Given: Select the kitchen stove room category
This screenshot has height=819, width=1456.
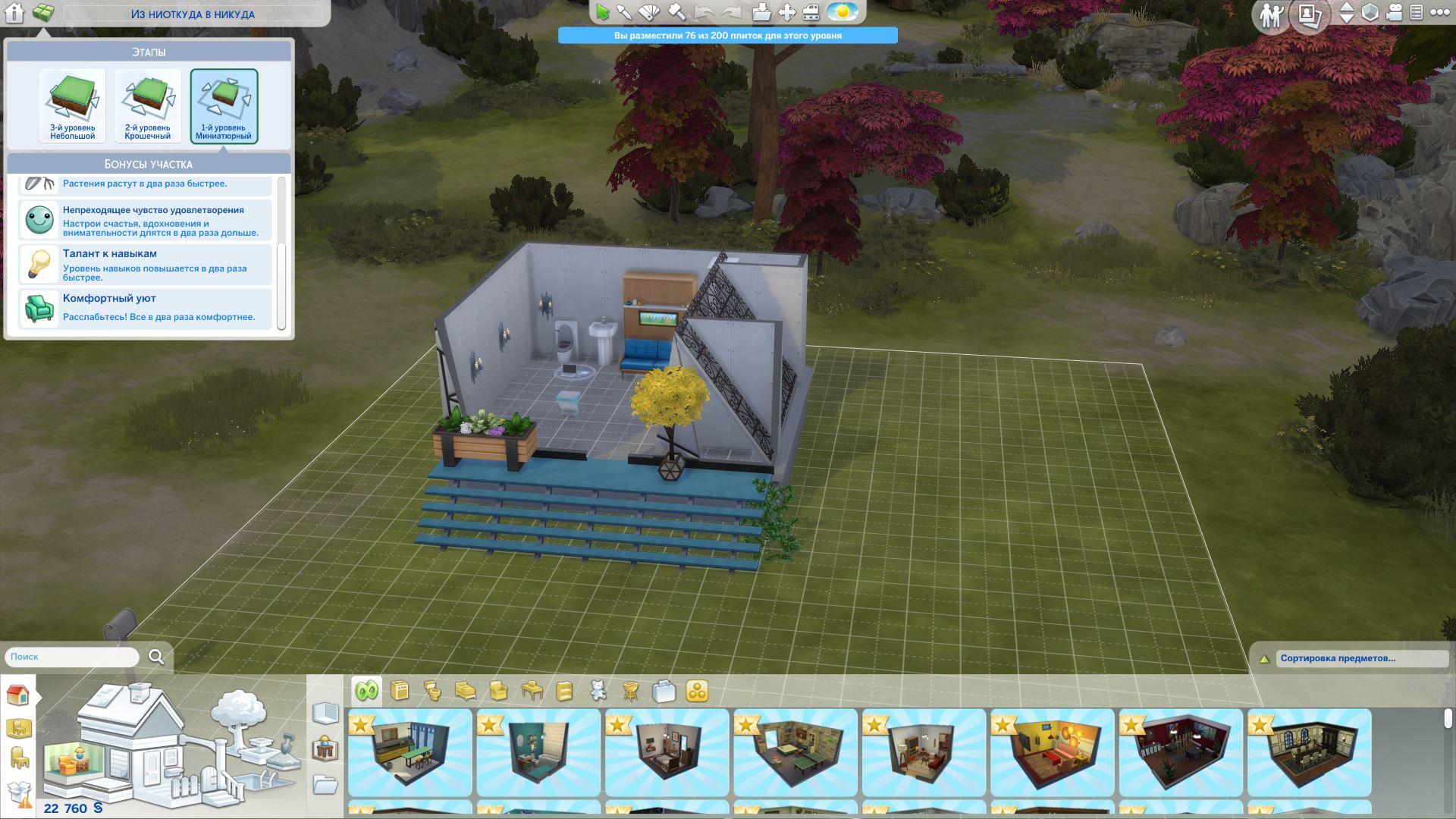Looking at the screenshot, I should pyautogui.click(x=400, y=691).
